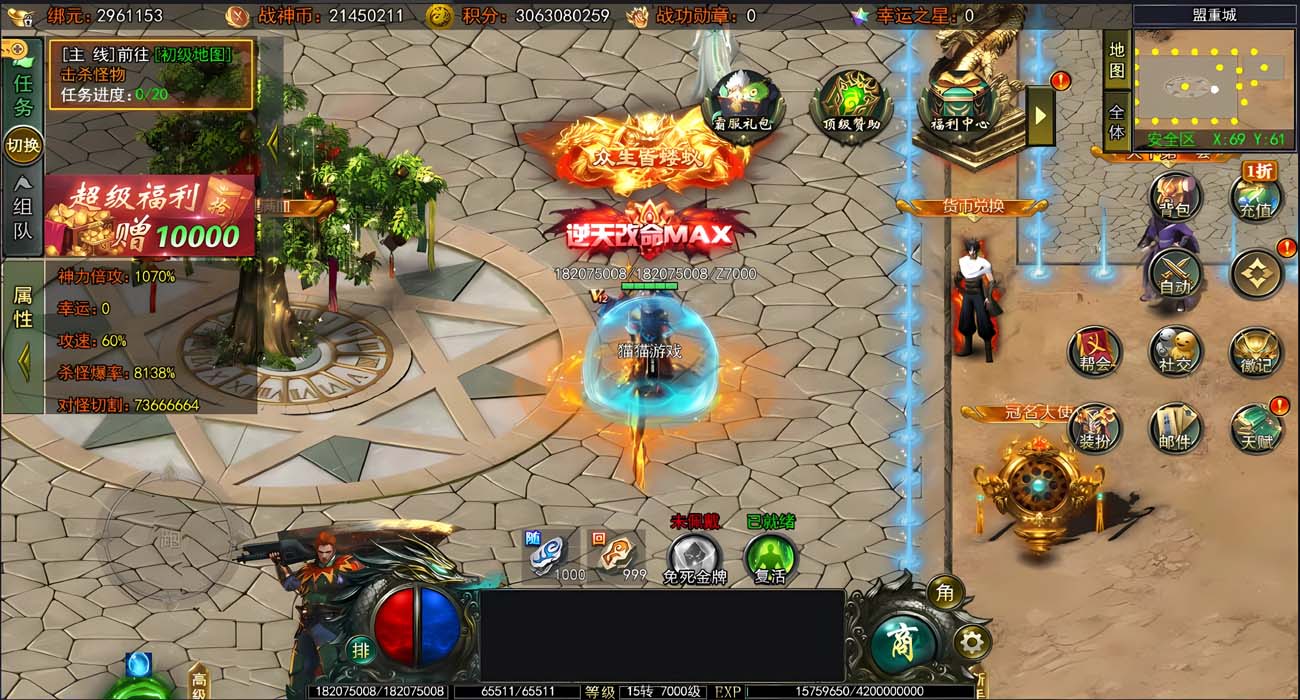Open the 充值 recharge shop
Image resolution: width=1300 pixels, height=700 pixels.
pyautogui.click(x=1255, y=197)
